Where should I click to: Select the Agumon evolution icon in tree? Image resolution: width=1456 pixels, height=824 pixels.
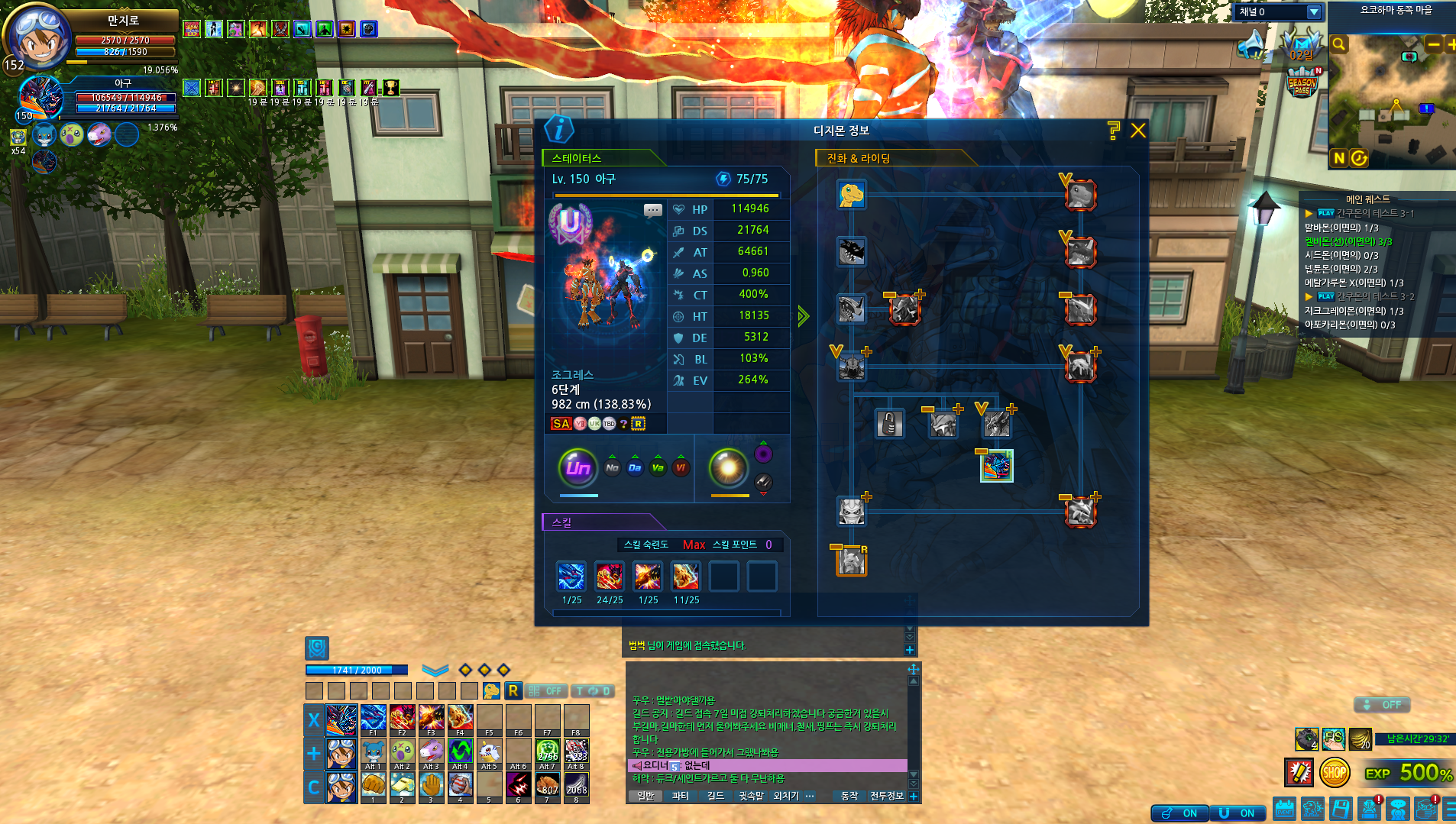[x=851, y=195]
